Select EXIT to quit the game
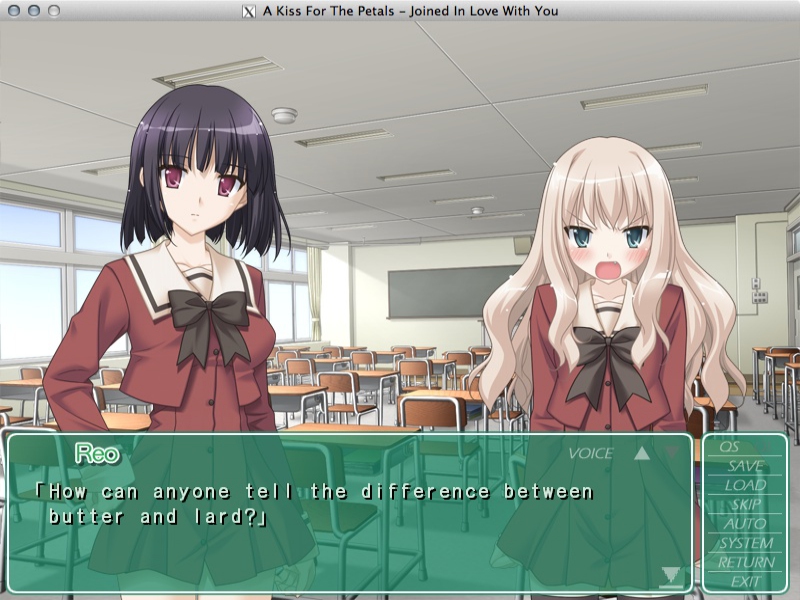This screenshot has width=800, height=600. (x=746, y=581)
